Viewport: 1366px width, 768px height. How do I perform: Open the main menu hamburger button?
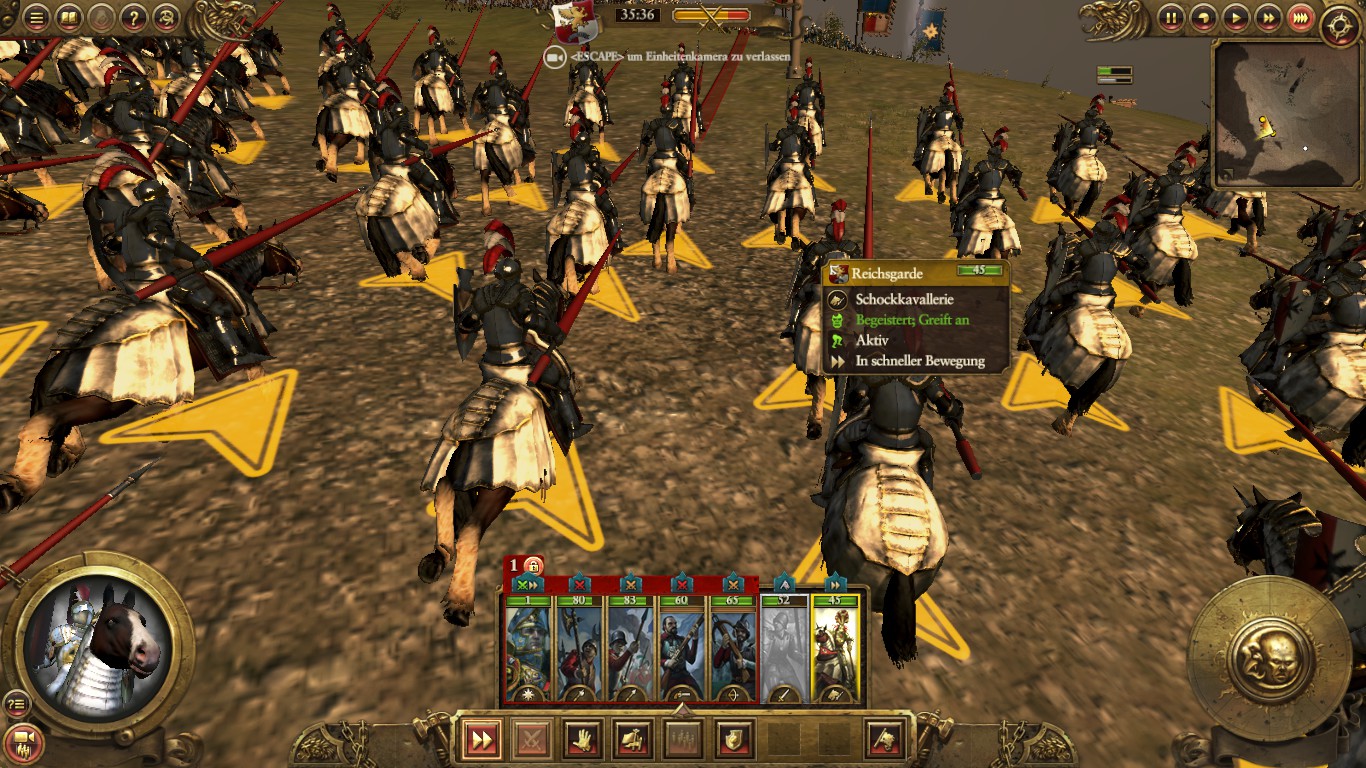click(36, 17)
